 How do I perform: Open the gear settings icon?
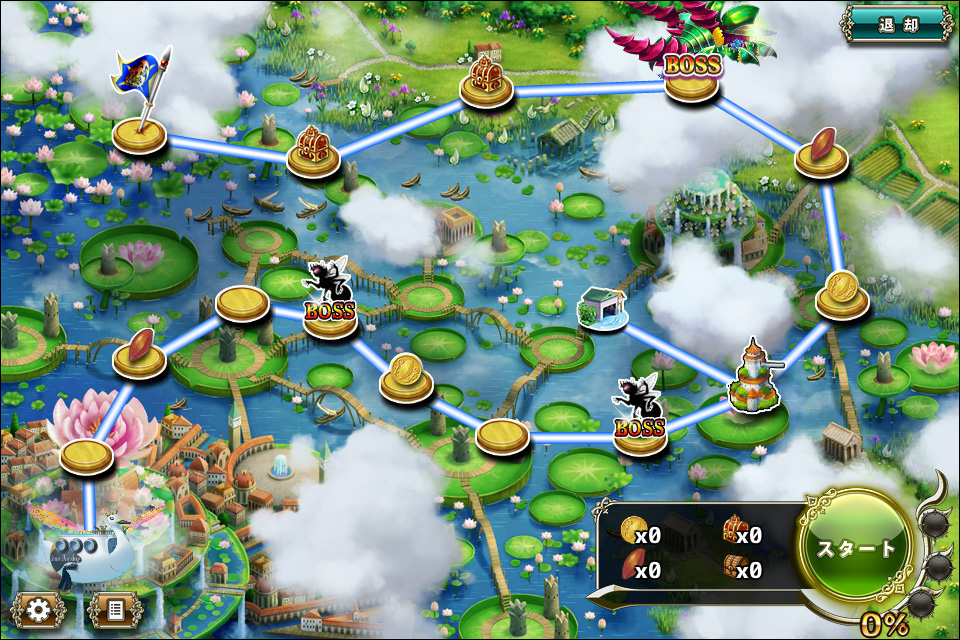click(x=39, y=609)
